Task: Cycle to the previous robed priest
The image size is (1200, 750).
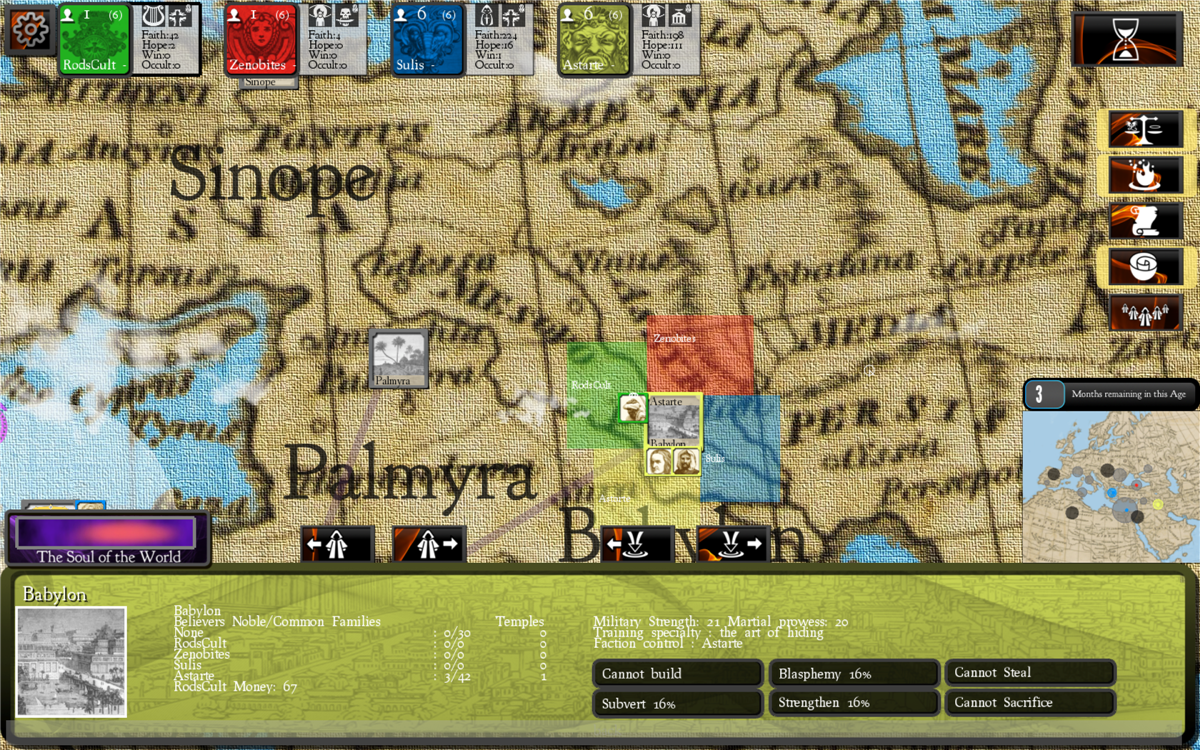Action: pos(337,545)
